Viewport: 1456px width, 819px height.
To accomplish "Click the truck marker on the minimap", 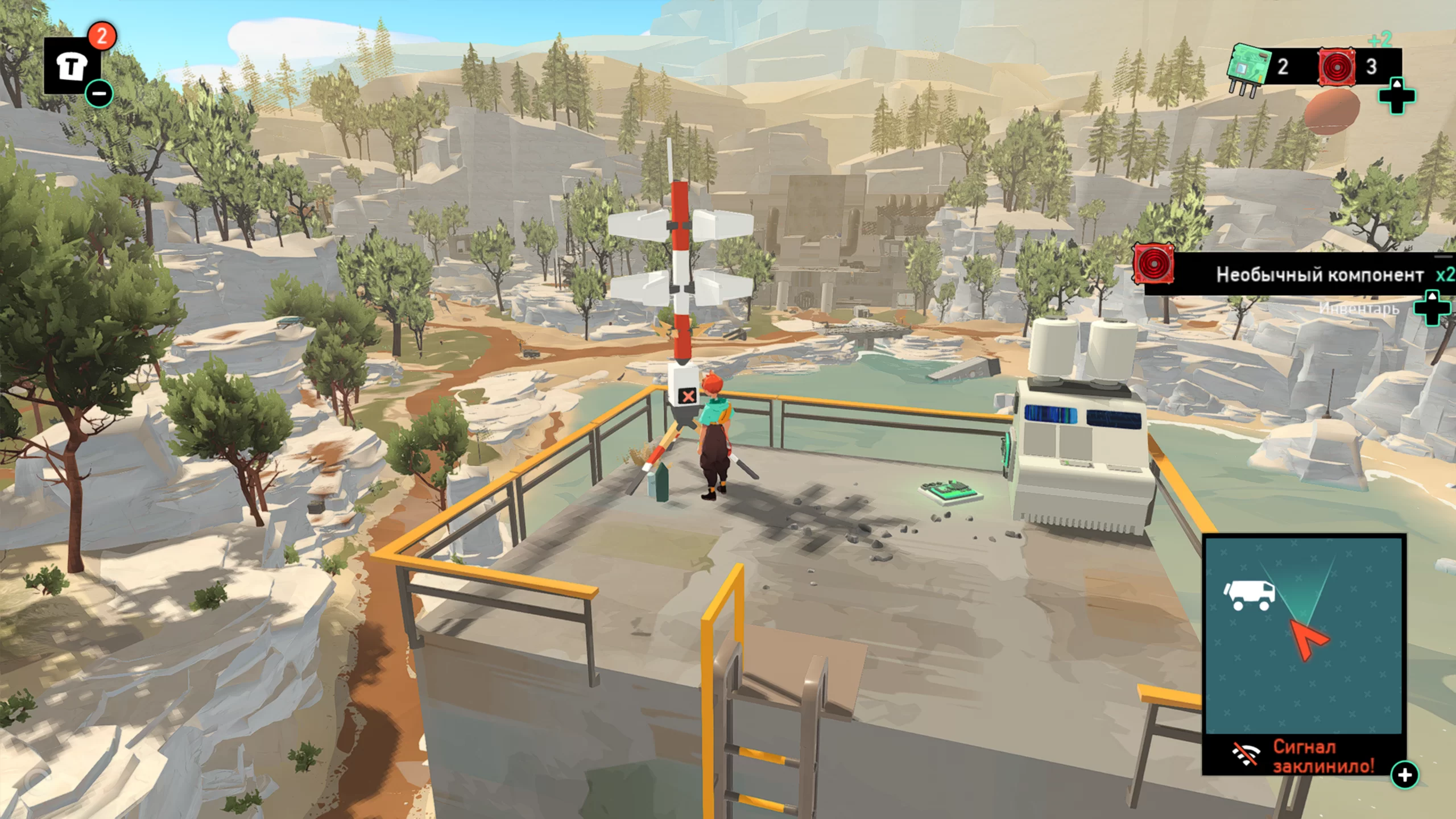I will tap(1249, 595).
